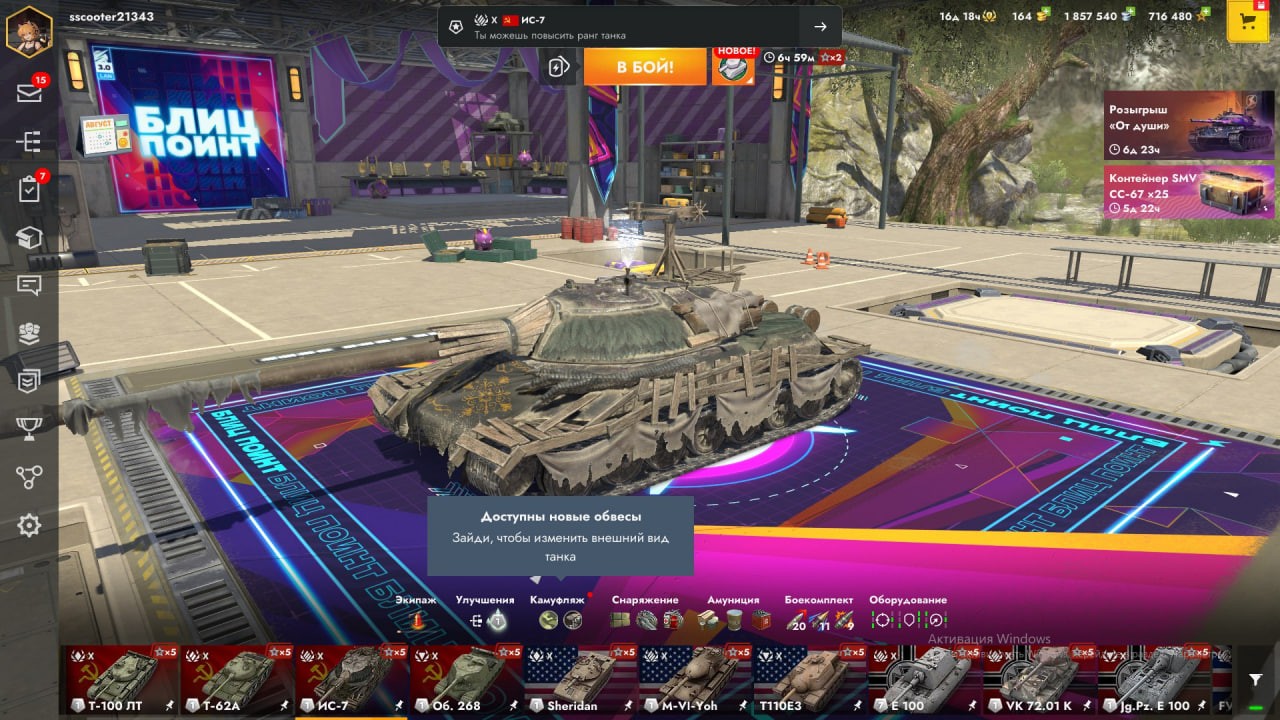
Task: Open the mail inbox icon
Action: pos(29,93)
